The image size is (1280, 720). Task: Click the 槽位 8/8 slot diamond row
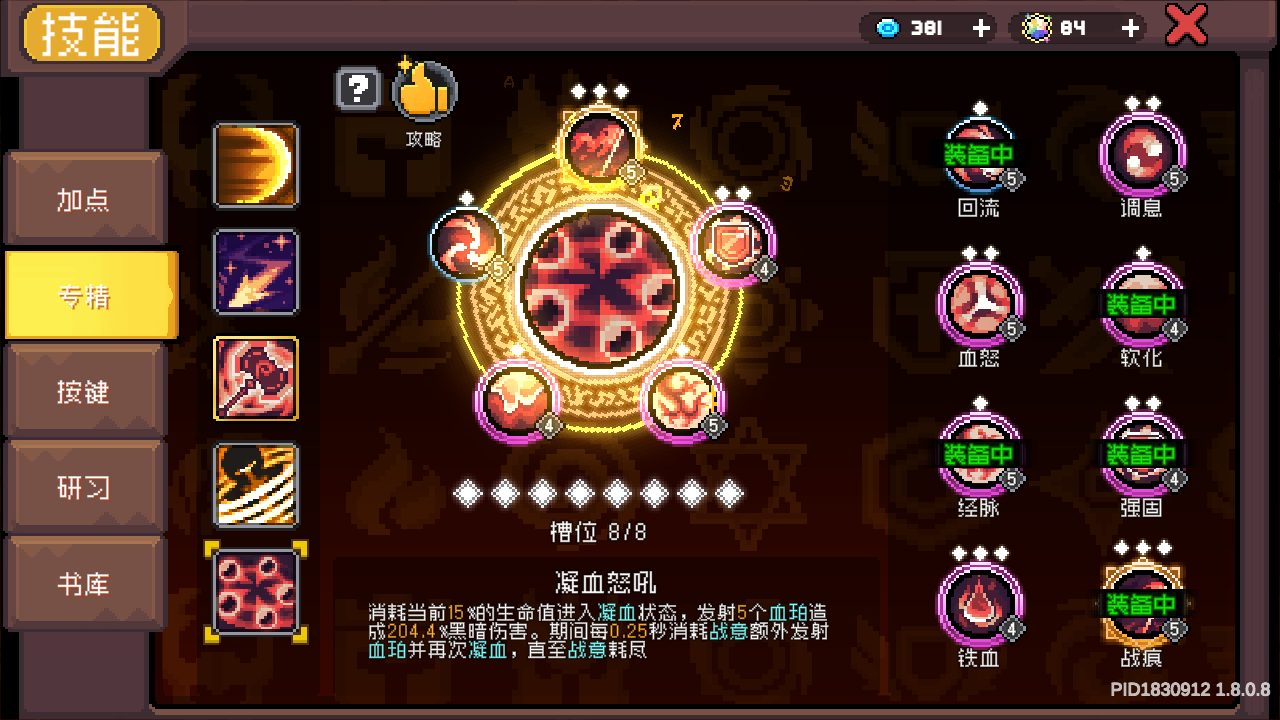coord(600,490)
